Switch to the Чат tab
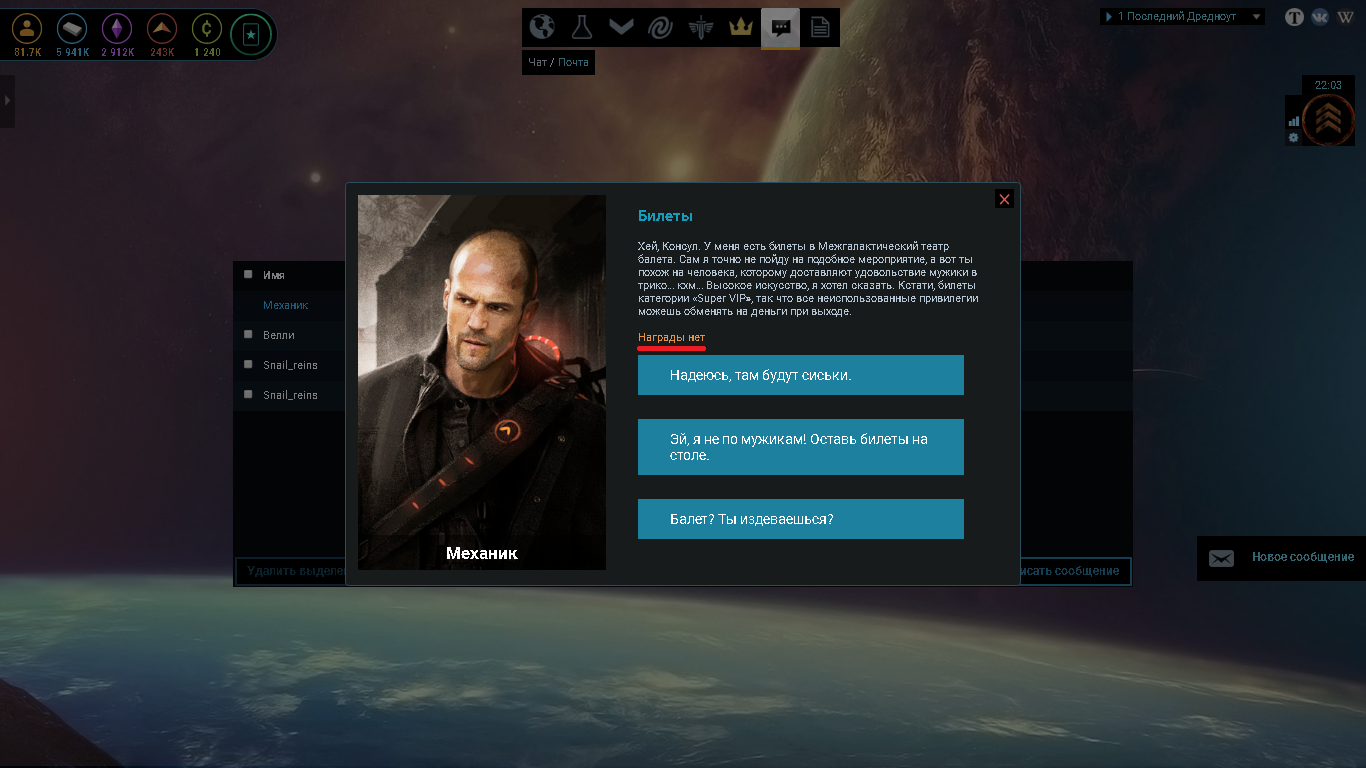Image resolution: width=1366 pixels, height=768 pixels. click(x=537, y=62)
